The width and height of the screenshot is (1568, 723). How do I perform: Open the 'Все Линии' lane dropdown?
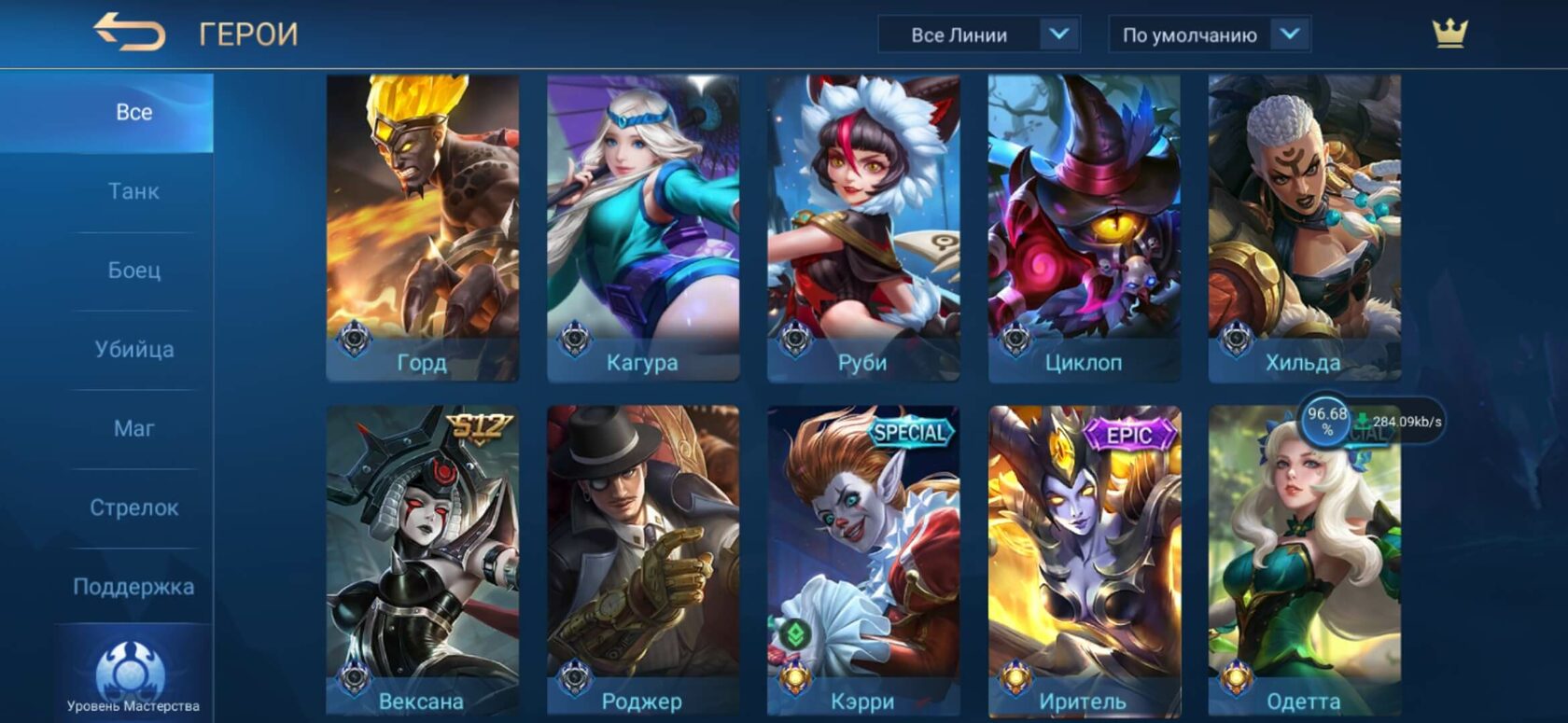click(x=978, y=35)
